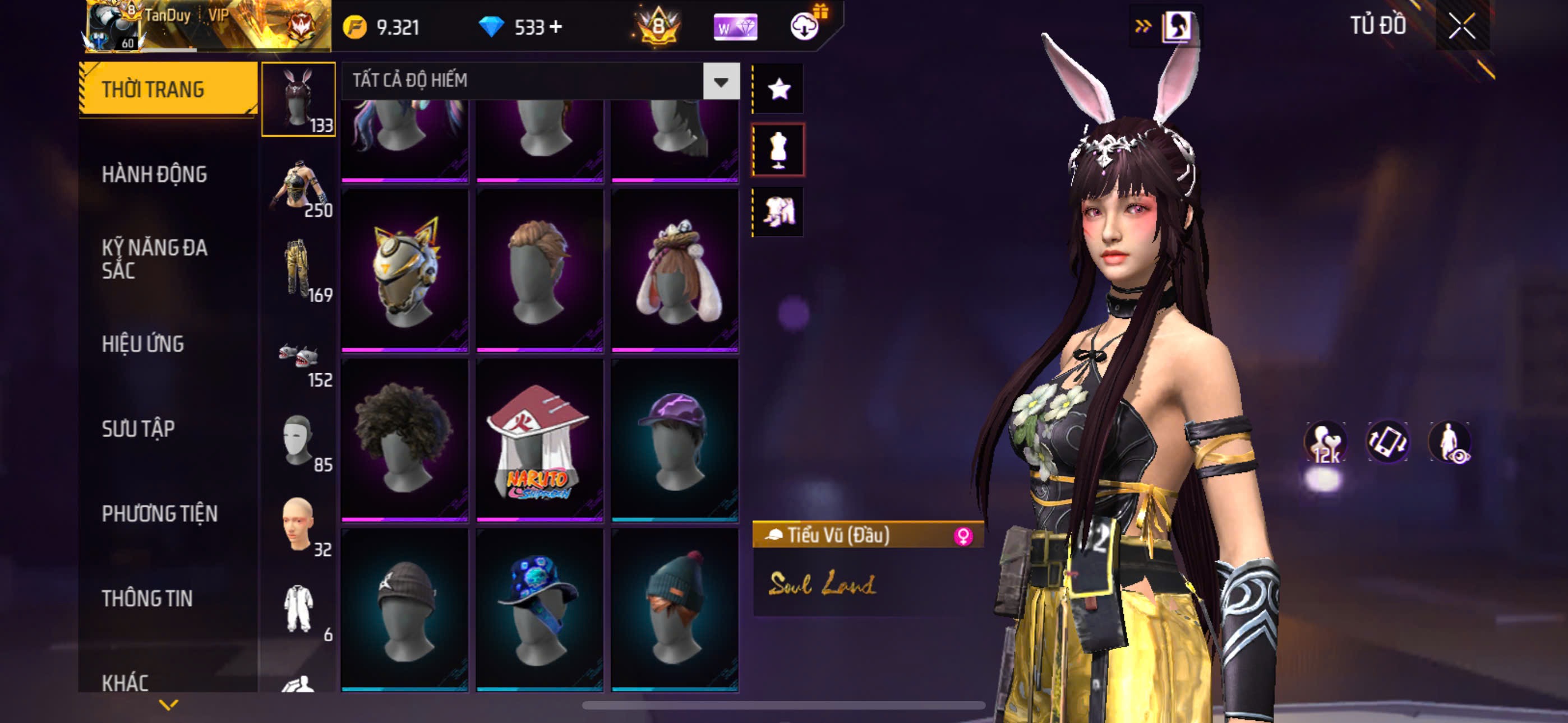Switch to the Hành Động tab

155,175
